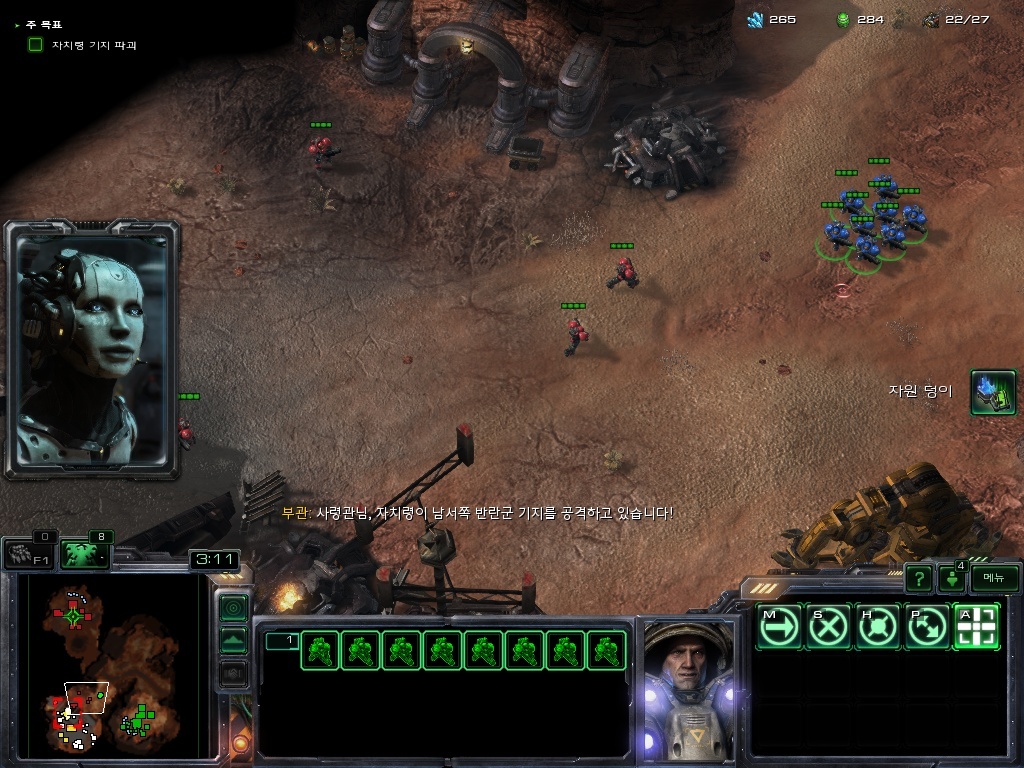Open the 메뉴 game menu
The width and height of the screenshot is (1024, 768).
(994, 577)
